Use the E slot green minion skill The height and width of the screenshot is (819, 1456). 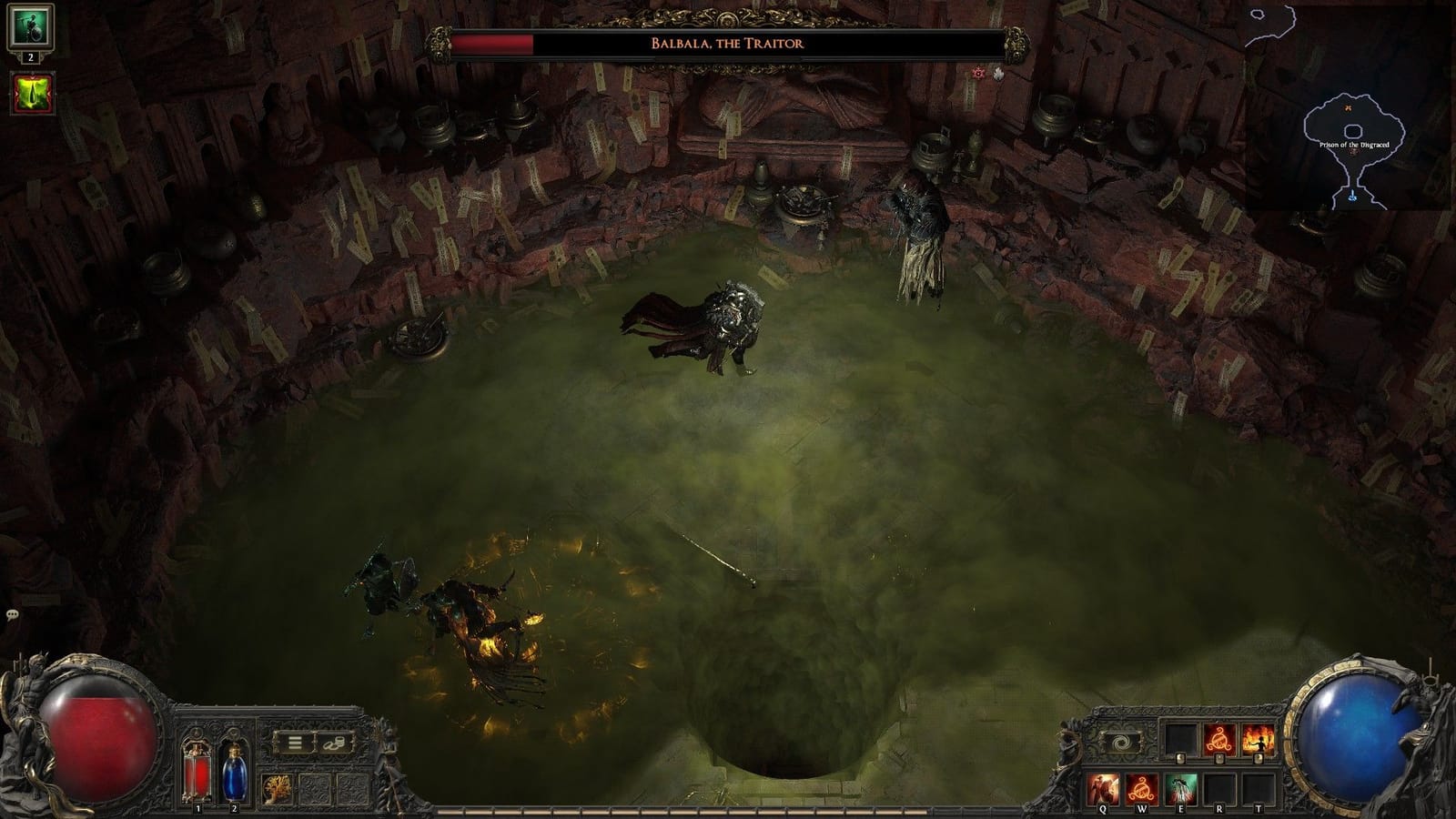tap(1182, 790)
